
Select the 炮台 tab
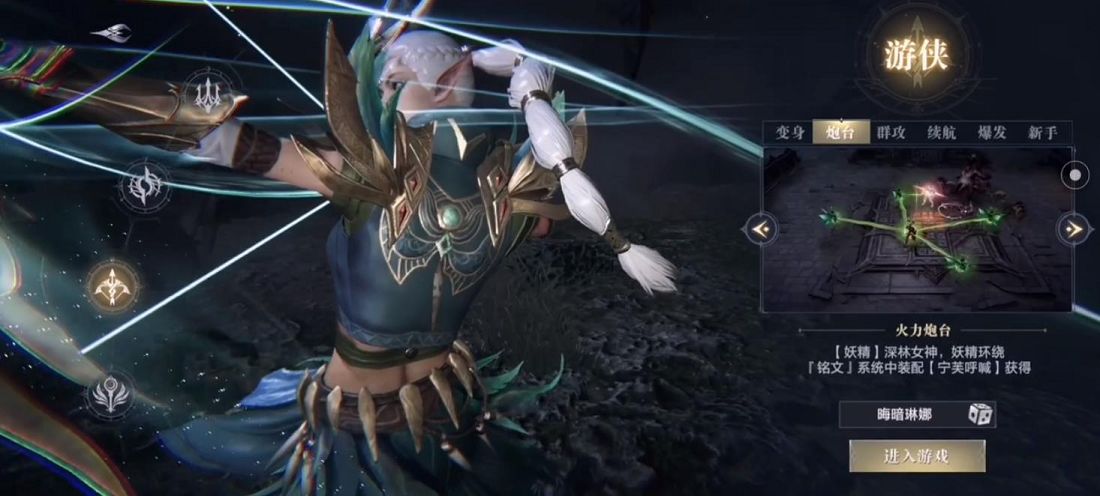(840, 133)
